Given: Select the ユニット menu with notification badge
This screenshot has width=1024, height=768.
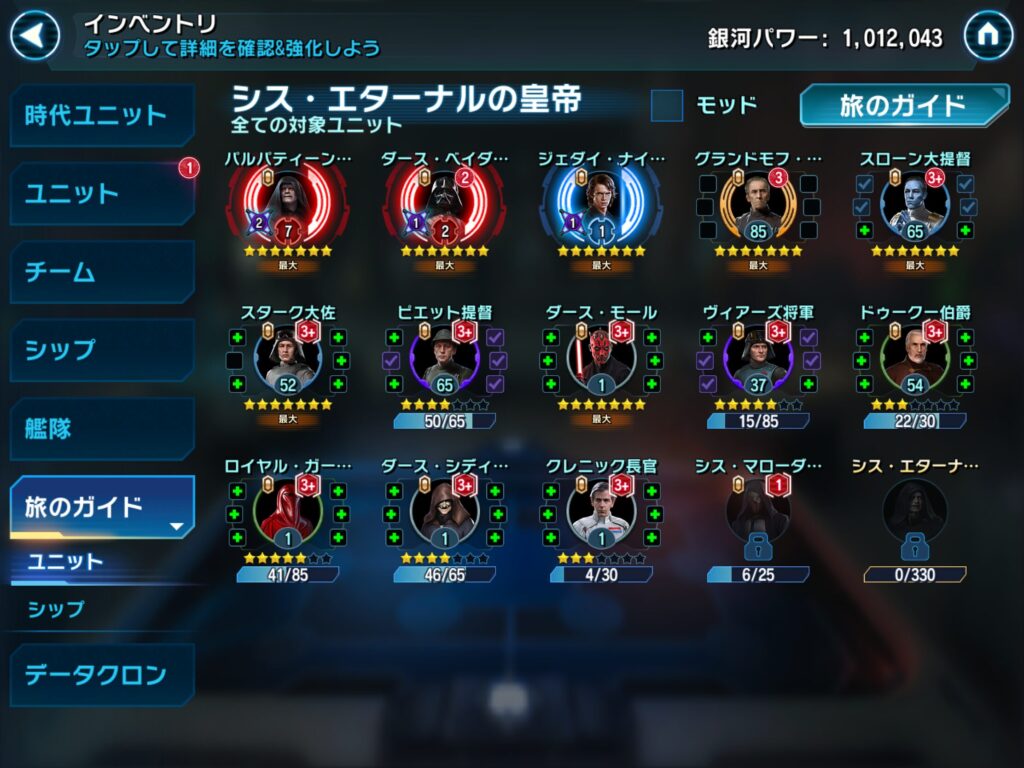Looking at the screenshot, I should 101,194.
